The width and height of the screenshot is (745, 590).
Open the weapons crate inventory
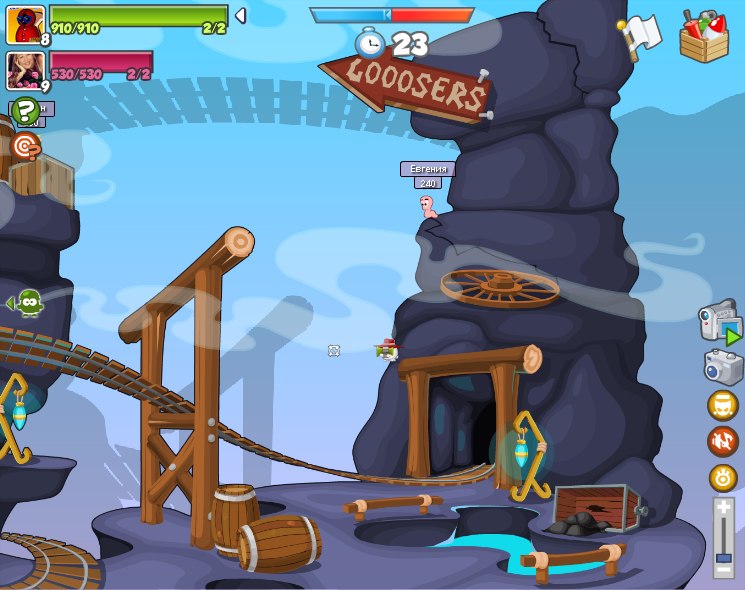[704, 37]
